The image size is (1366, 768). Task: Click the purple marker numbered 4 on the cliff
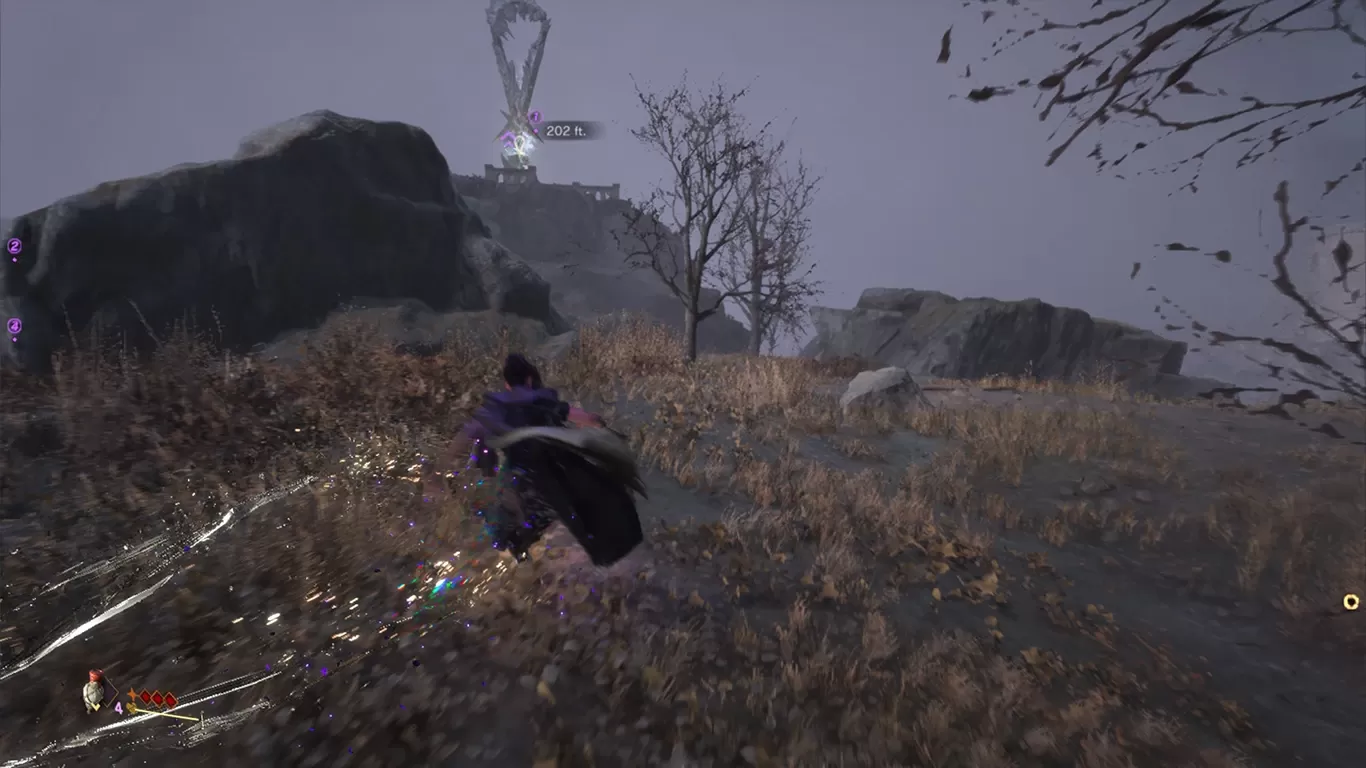(15, 325)
